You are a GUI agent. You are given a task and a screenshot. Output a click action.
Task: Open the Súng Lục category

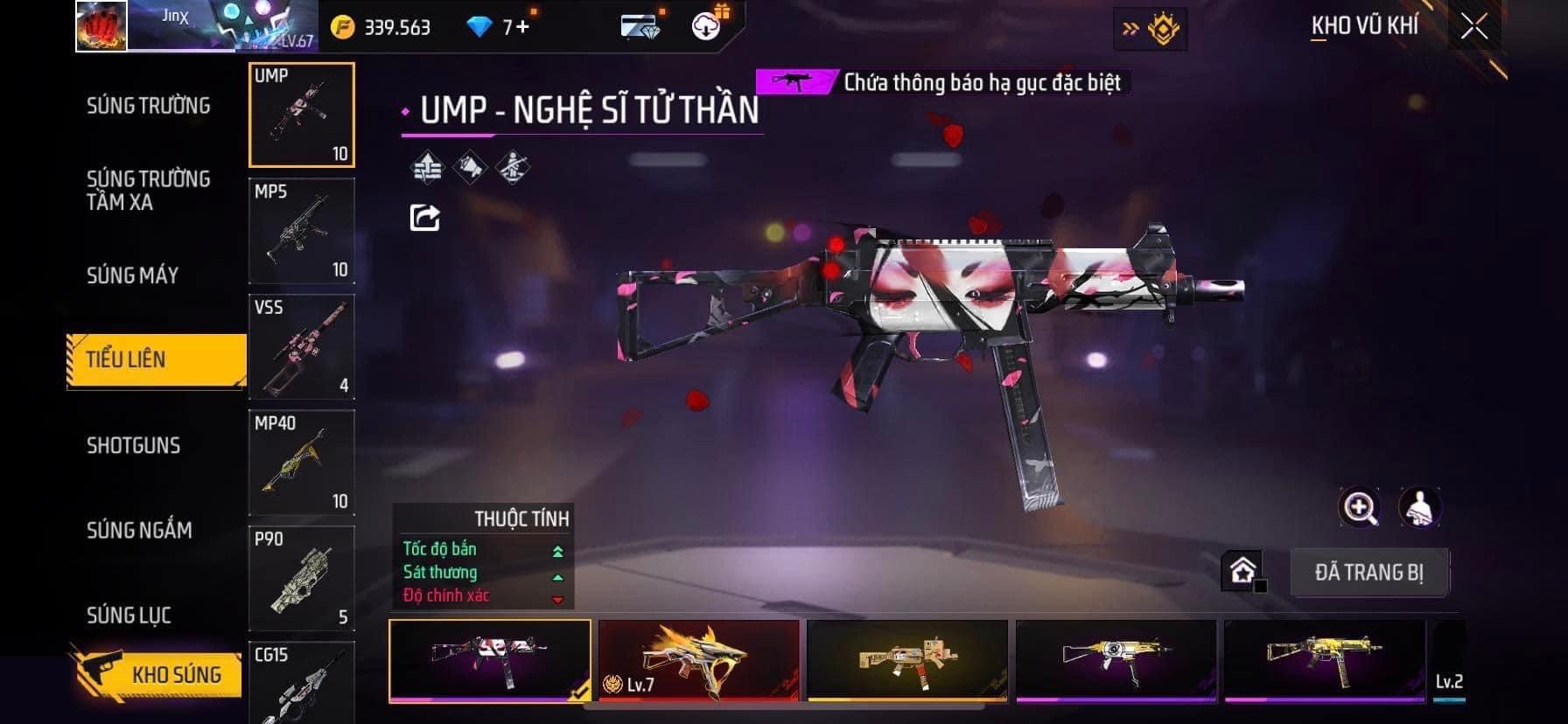click(129, 615)
